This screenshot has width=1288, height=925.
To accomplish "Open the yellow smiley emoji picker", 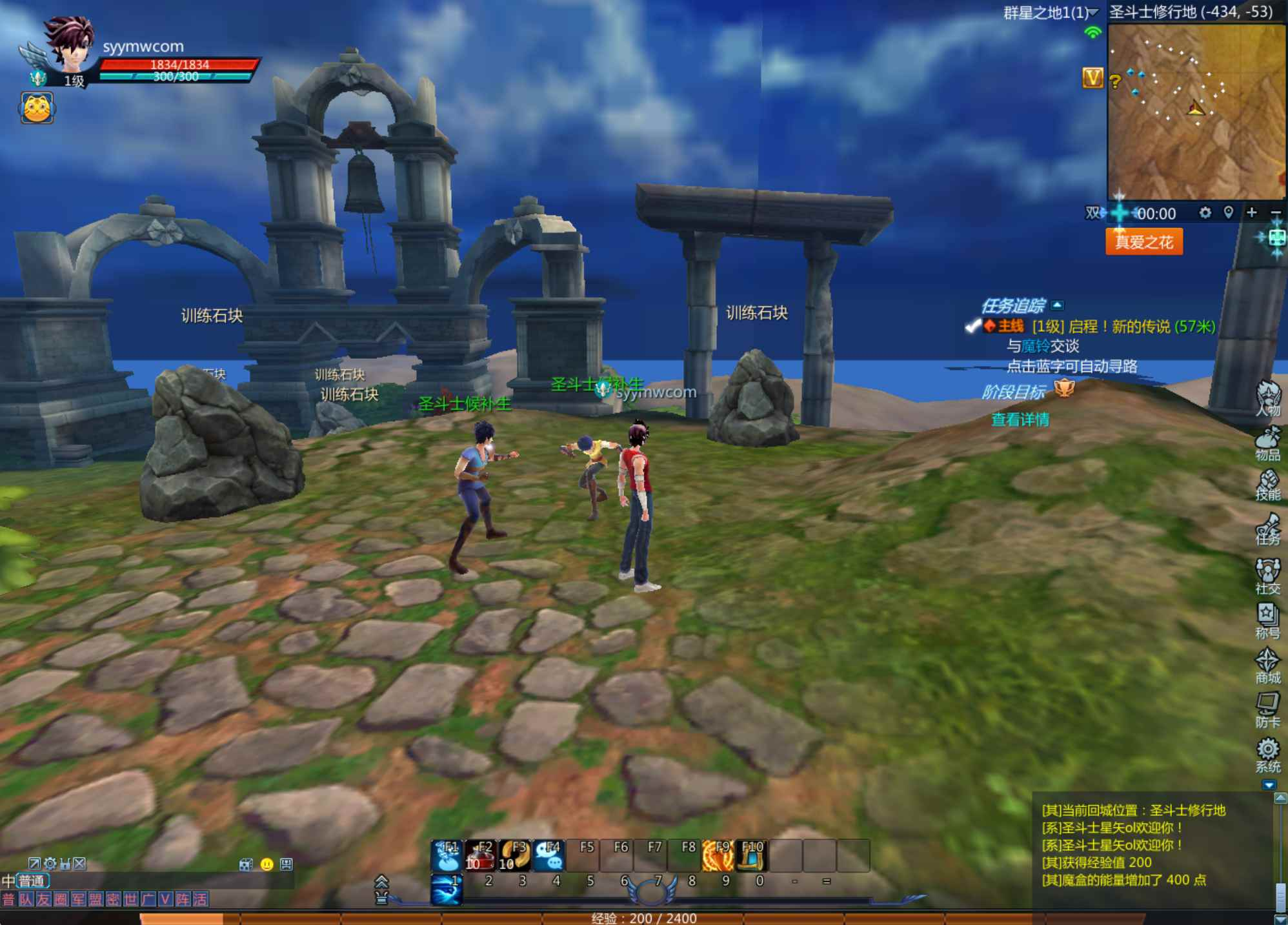I will coord(267,864).
